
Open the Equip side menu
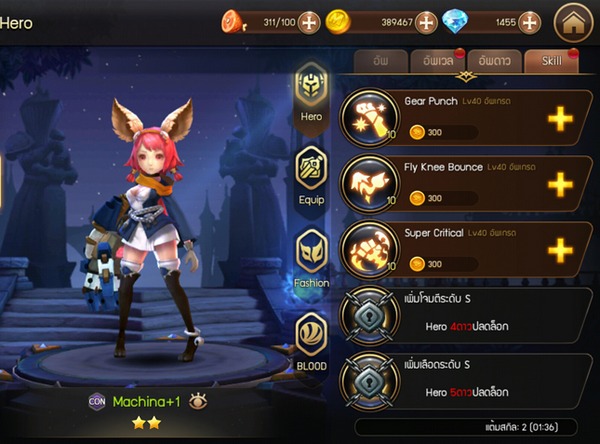[x=311, y=170]
